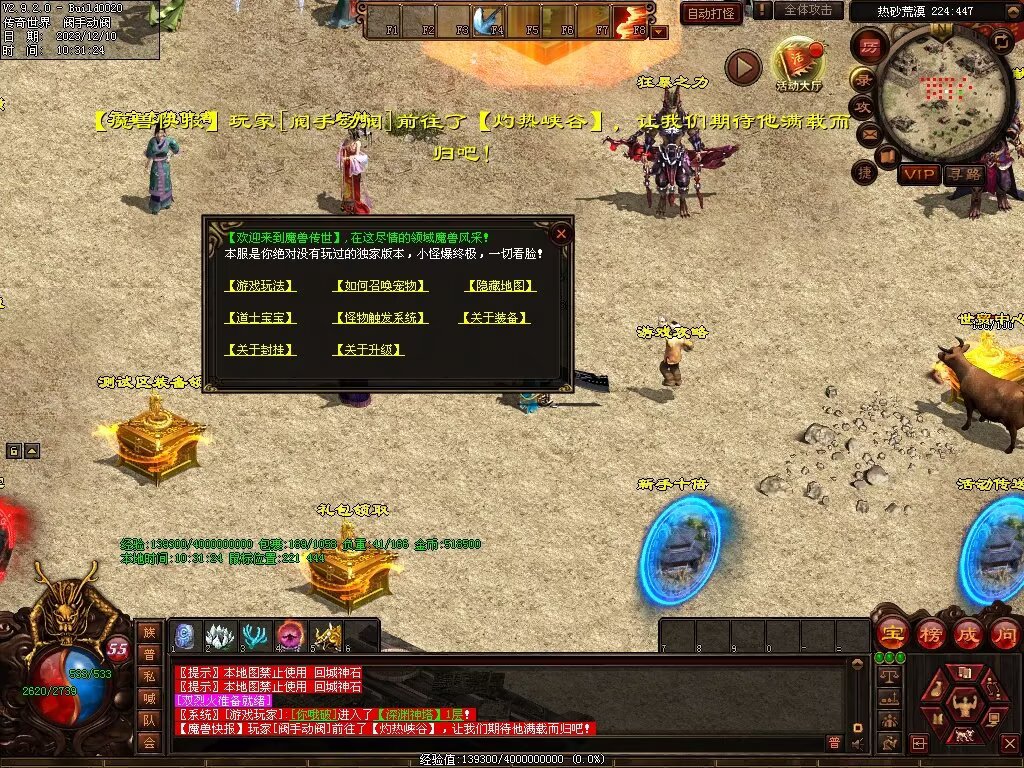Close the welcome dialog with the red X
This screenshot has width=1024, height=768.
pyautogui.click(x=561, y=234)
